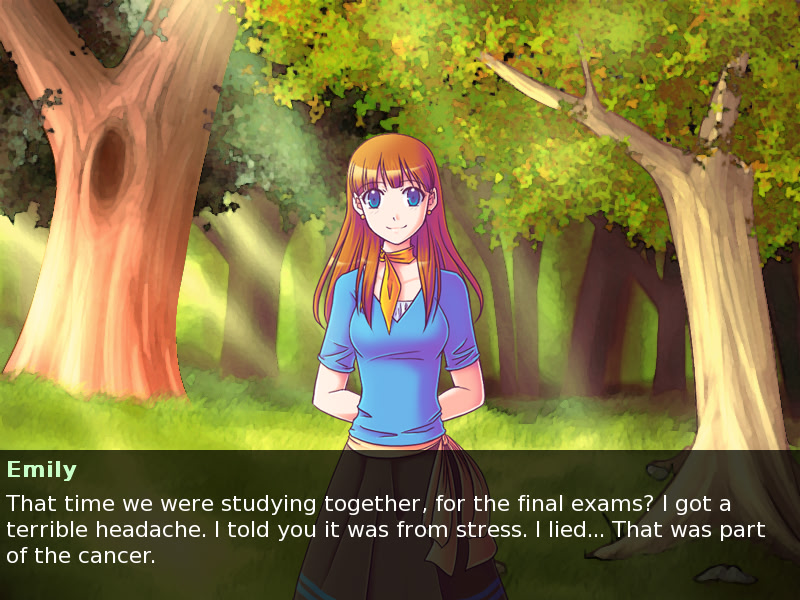800x600 pixels.
Task: Click Emily's dialogue box to continue
Action: click(x=400, y=526)
